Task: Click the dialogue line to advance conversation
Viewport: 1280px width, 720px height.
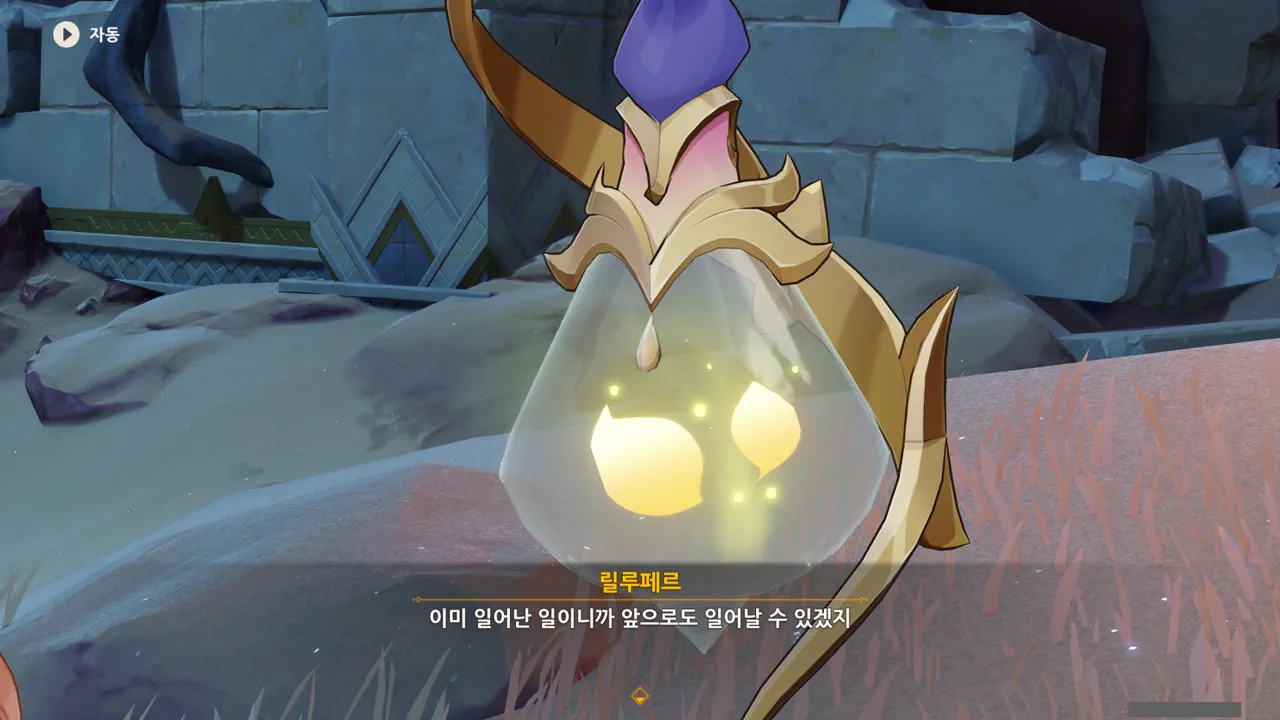Action: (x=640, y=616)
